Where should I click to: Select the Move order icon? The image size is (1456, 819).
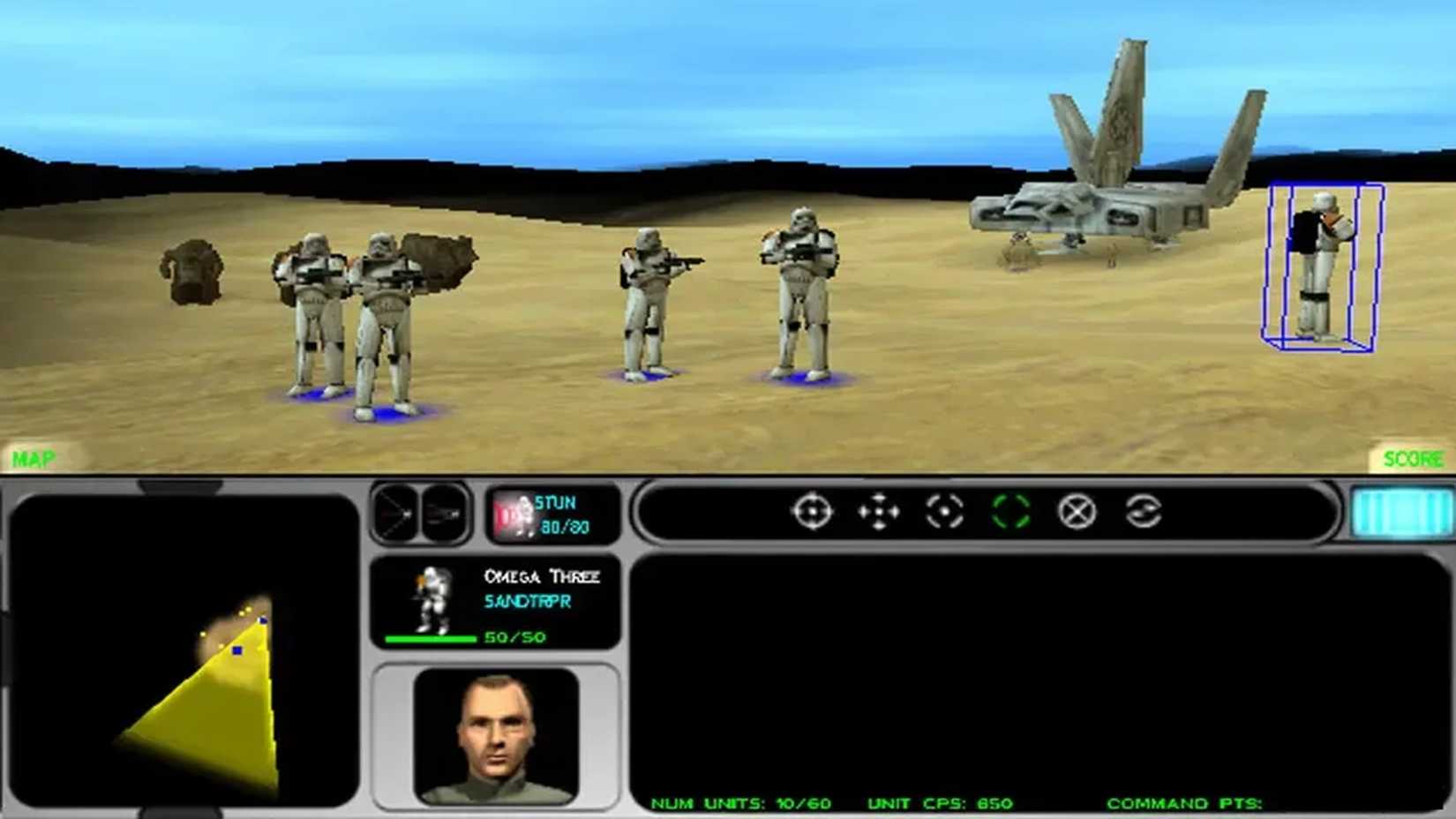[x=878, y=512]
